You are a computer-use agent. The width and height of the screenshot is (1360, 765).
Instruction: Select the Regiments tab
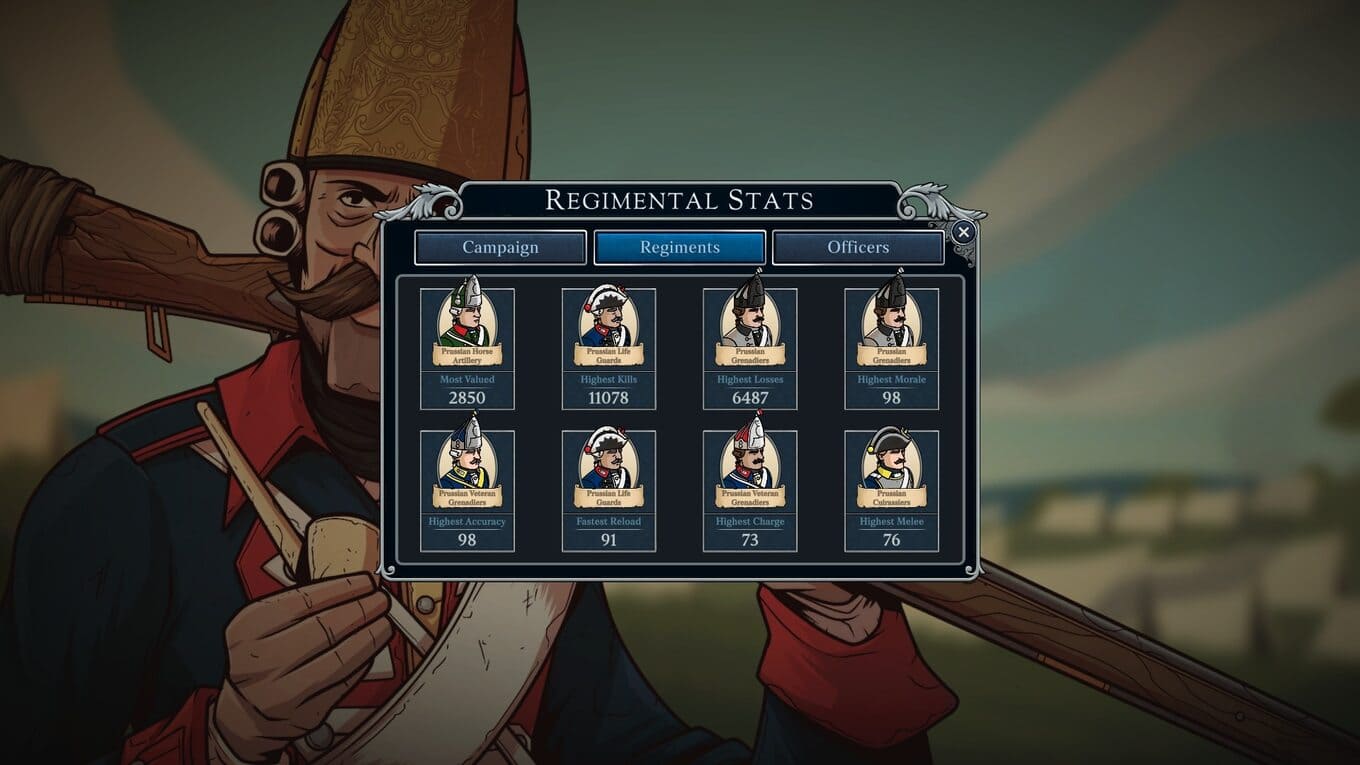[x=680, y=248]
